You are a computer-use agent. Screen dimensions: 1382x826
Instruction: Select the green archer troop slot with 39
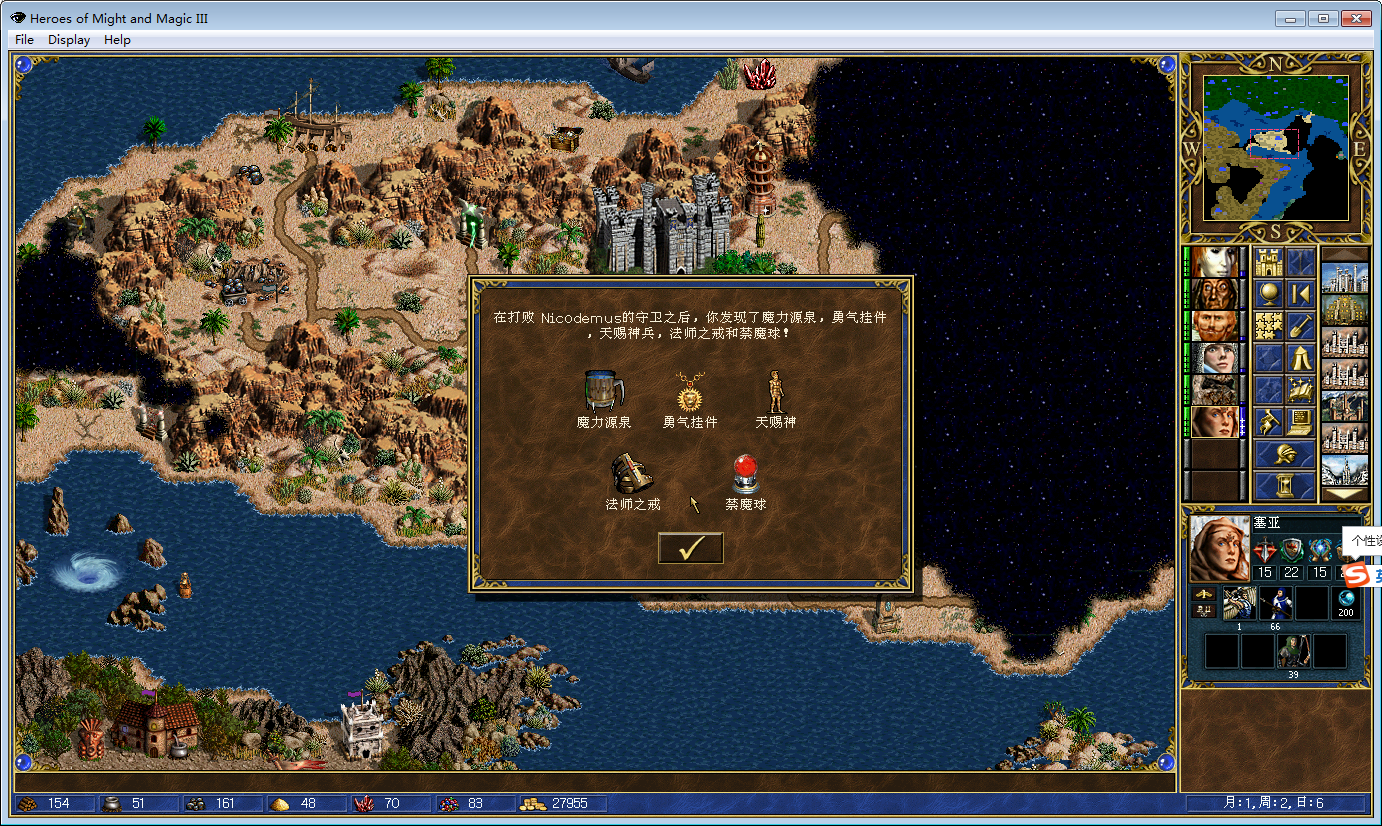tap(1292, 651)
